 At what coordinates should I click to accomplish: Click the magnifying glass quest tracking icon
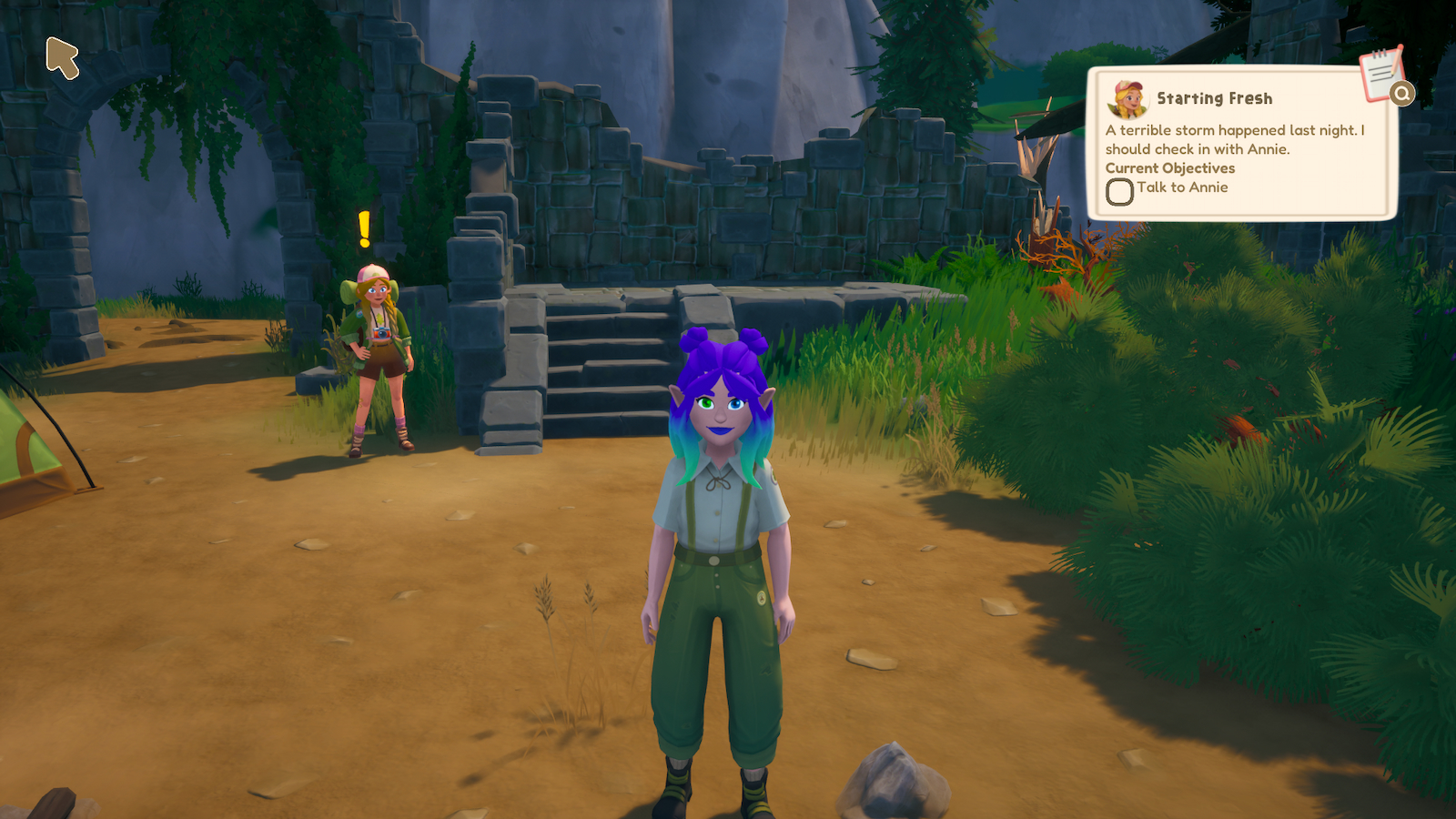click(1403, 94)
